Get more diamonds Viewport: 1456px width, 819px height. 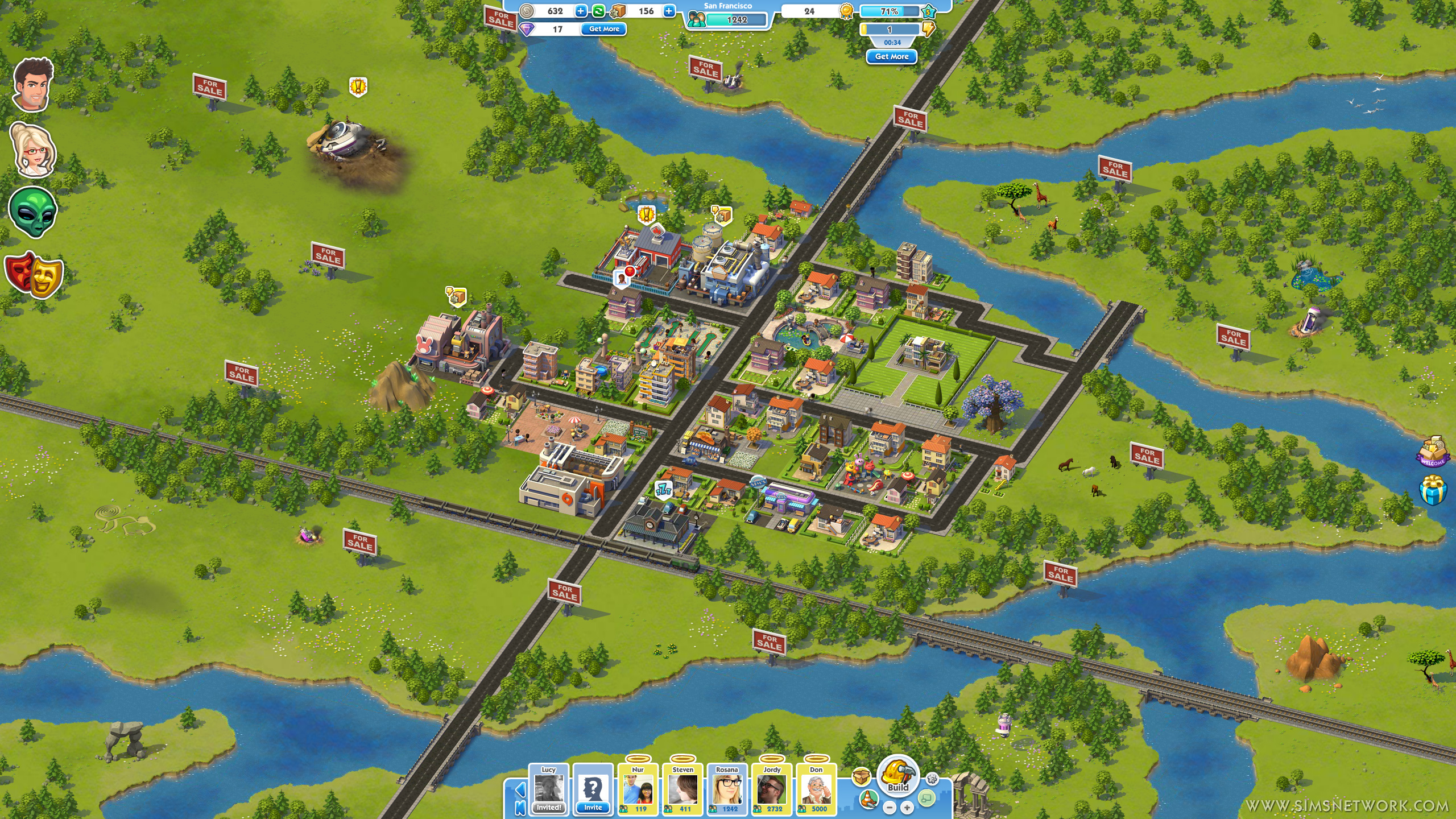click(x=603, y=29)
